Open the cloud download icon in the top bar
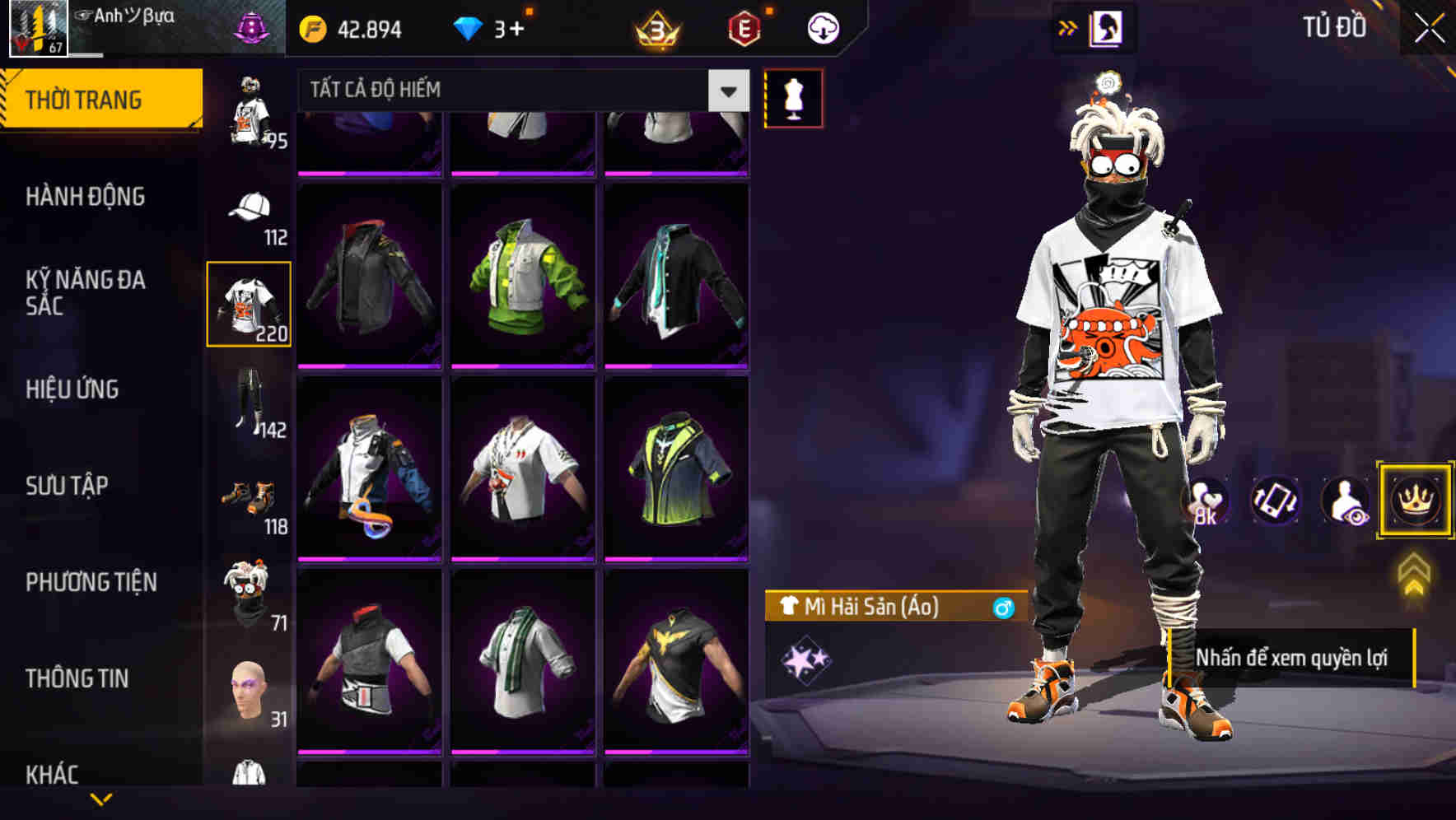This screenshot has width=1456, height=820. click(822, 27)
